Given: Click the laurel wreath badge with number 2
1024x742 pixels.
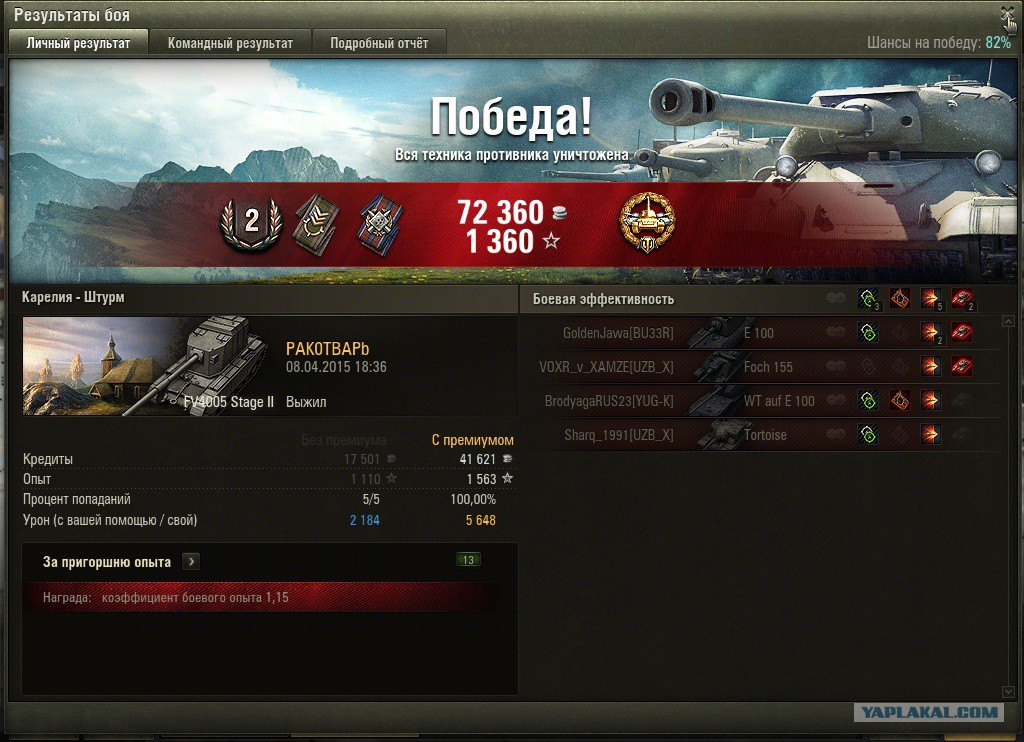Looking at the screenshot, I should tap(251, 222).
